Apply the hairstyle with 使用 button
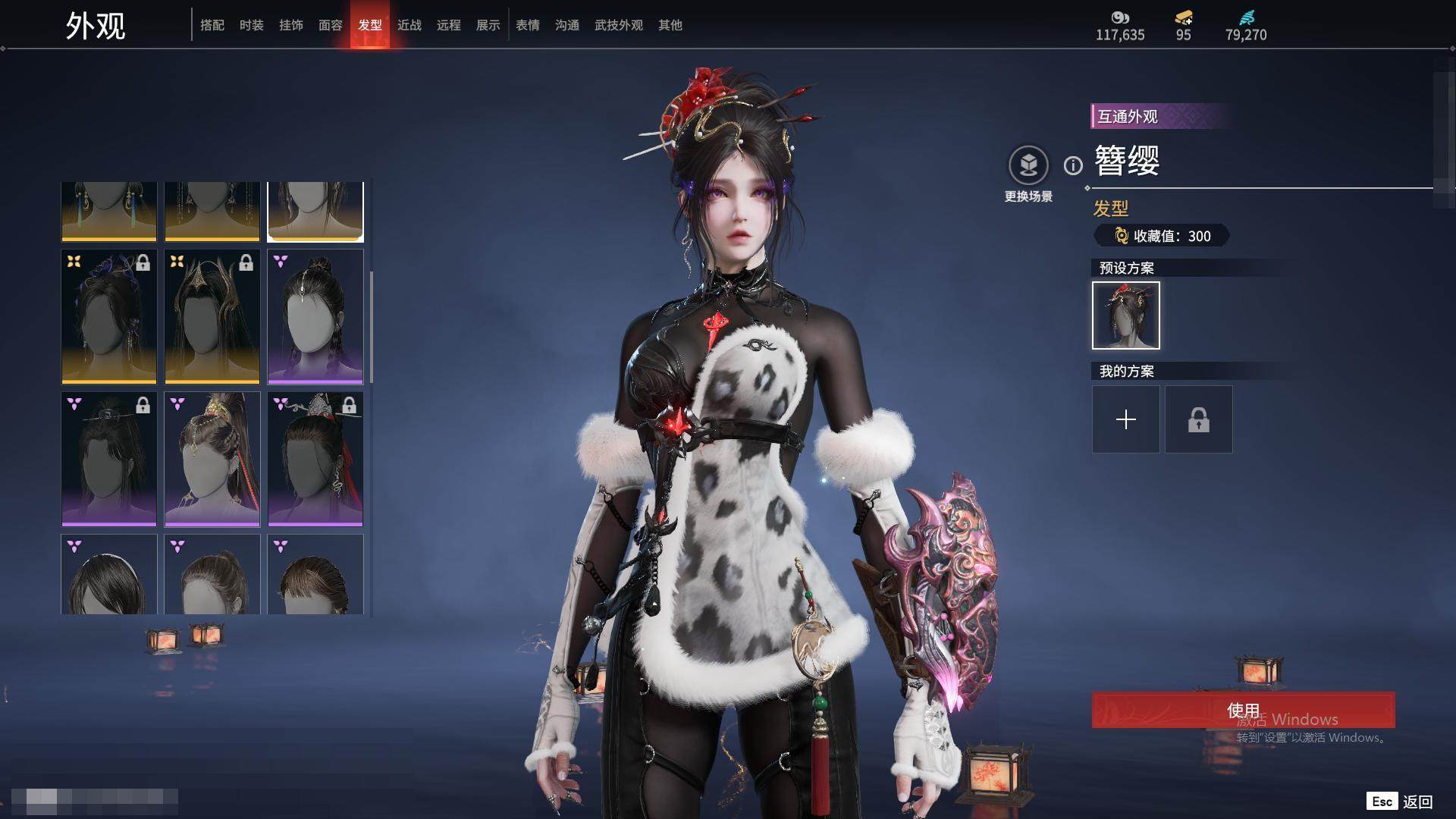1456x819 pixels. [1243, 710]
